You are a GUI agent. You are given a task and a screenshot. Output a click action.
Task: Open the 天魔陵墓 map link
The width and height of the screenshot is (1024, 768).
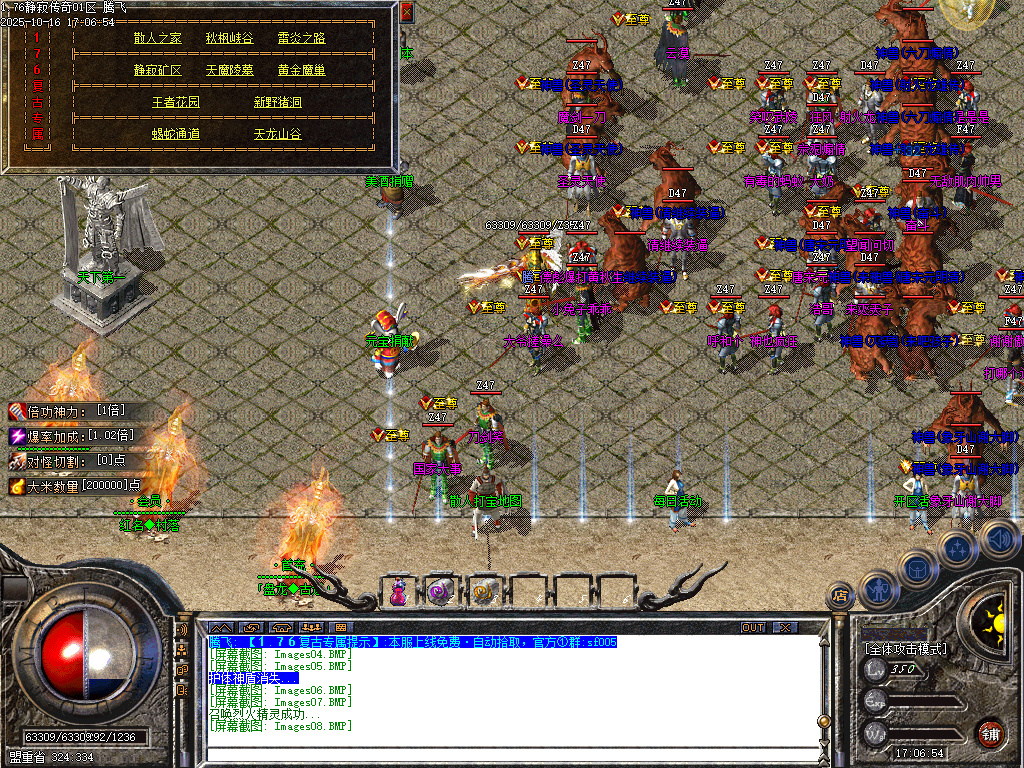pyautogui.click(x=229, y=70)
